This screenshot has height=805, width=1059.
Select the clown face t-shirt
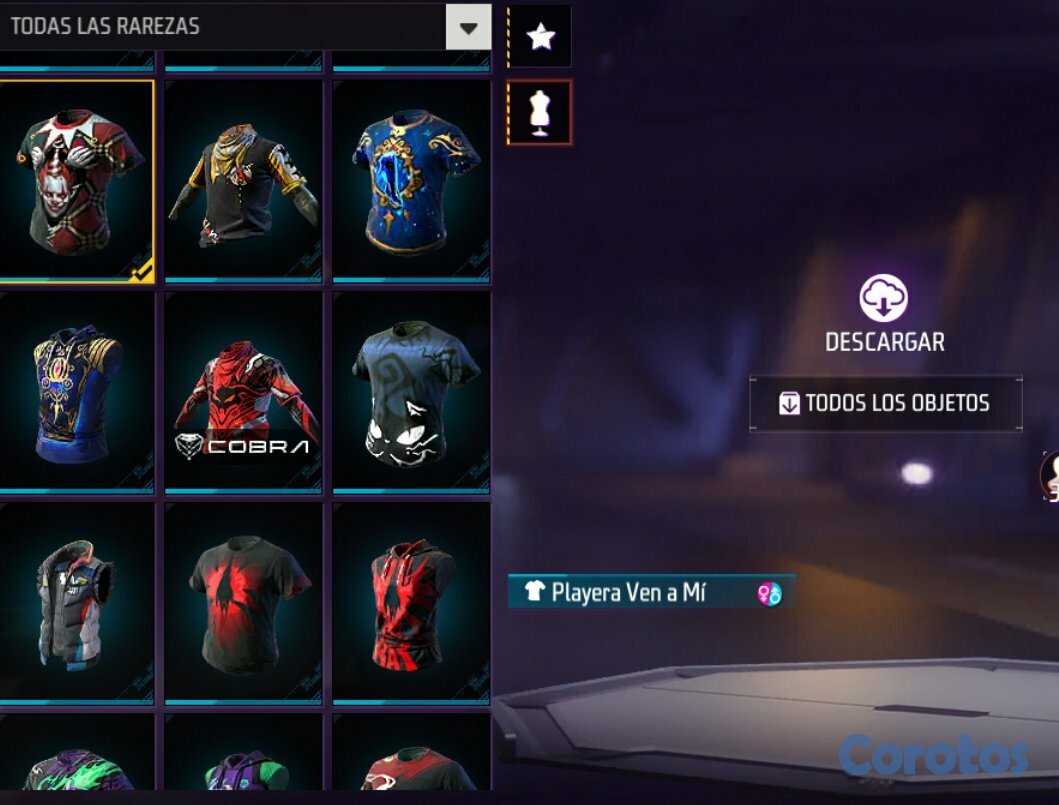pyautogui.click(x=76, y=178)
